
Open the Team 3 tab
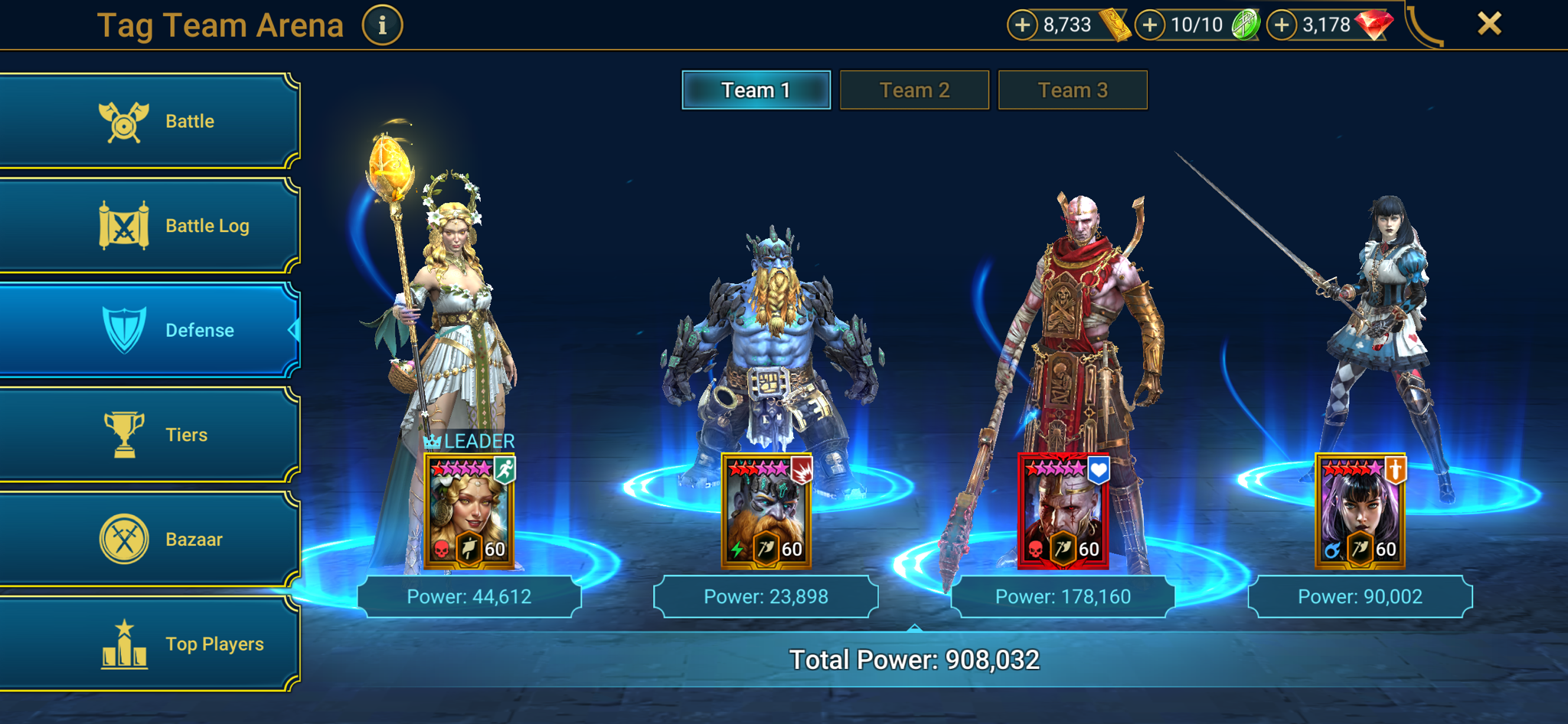click(1073, 90)
